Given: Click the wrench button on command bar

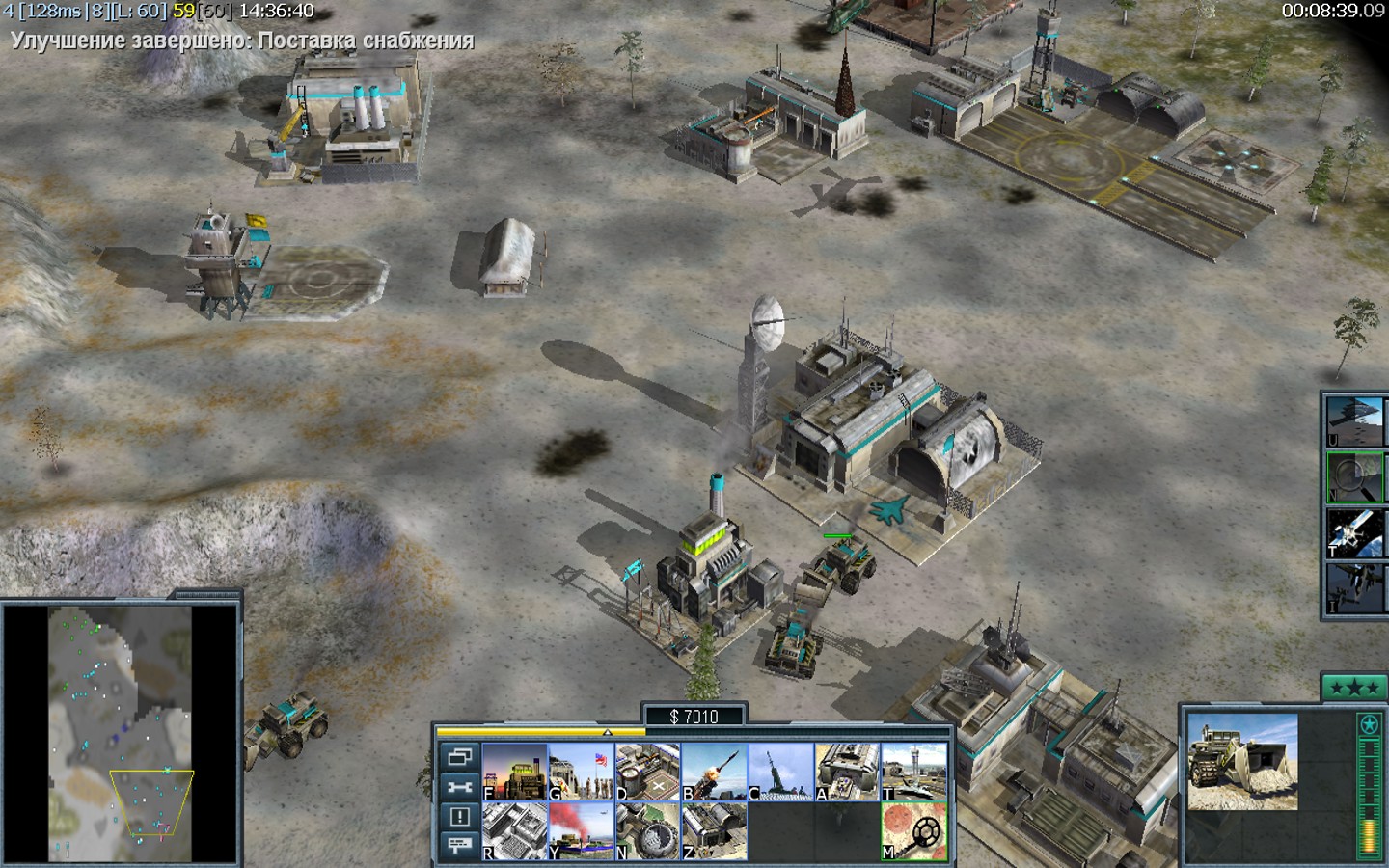Looking at the screenshot, I should click(459, 787).
